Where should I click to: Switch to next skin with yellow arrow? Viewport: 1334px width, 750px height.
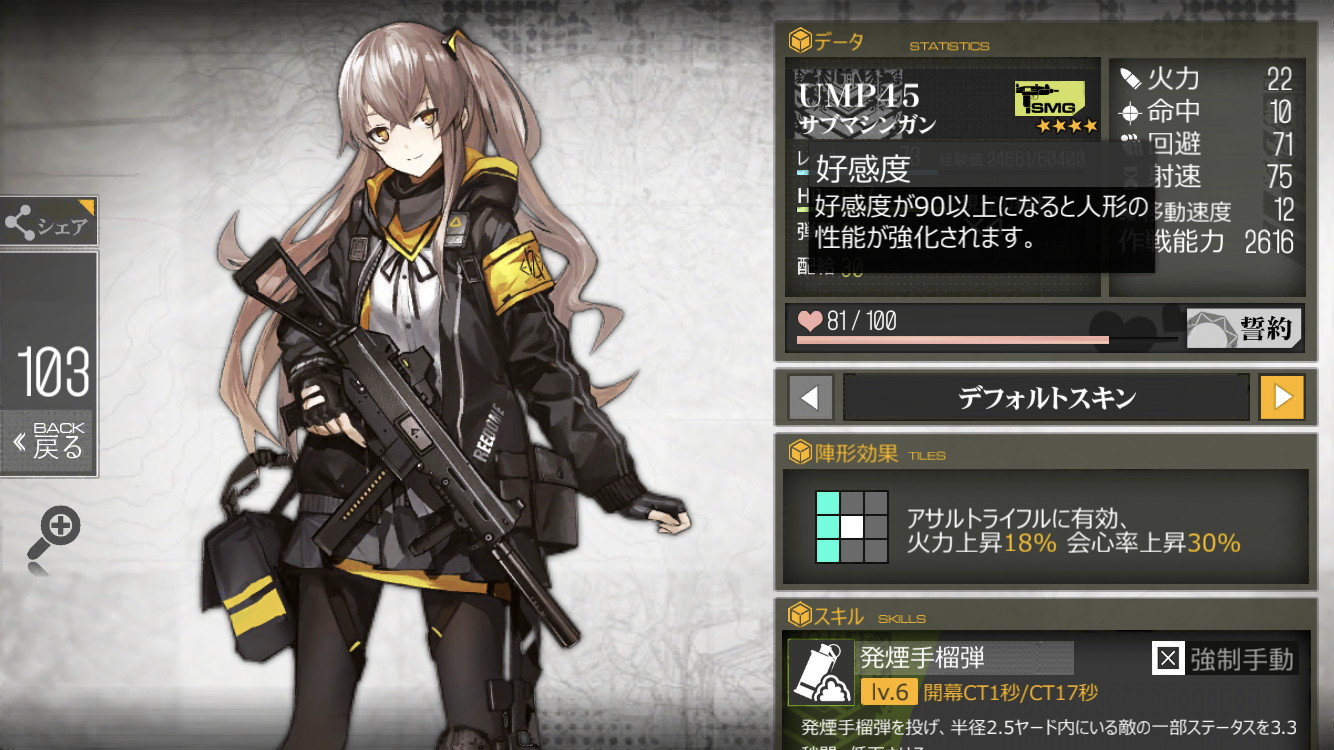1281,398
